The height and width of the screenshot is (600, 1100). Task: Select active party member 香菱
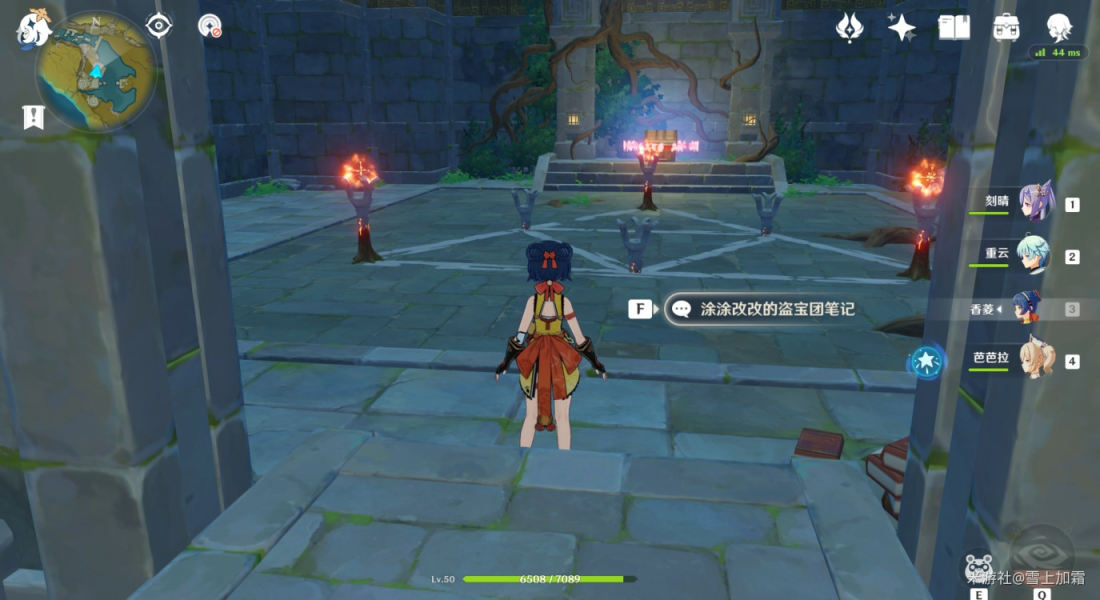(1028, 307)
